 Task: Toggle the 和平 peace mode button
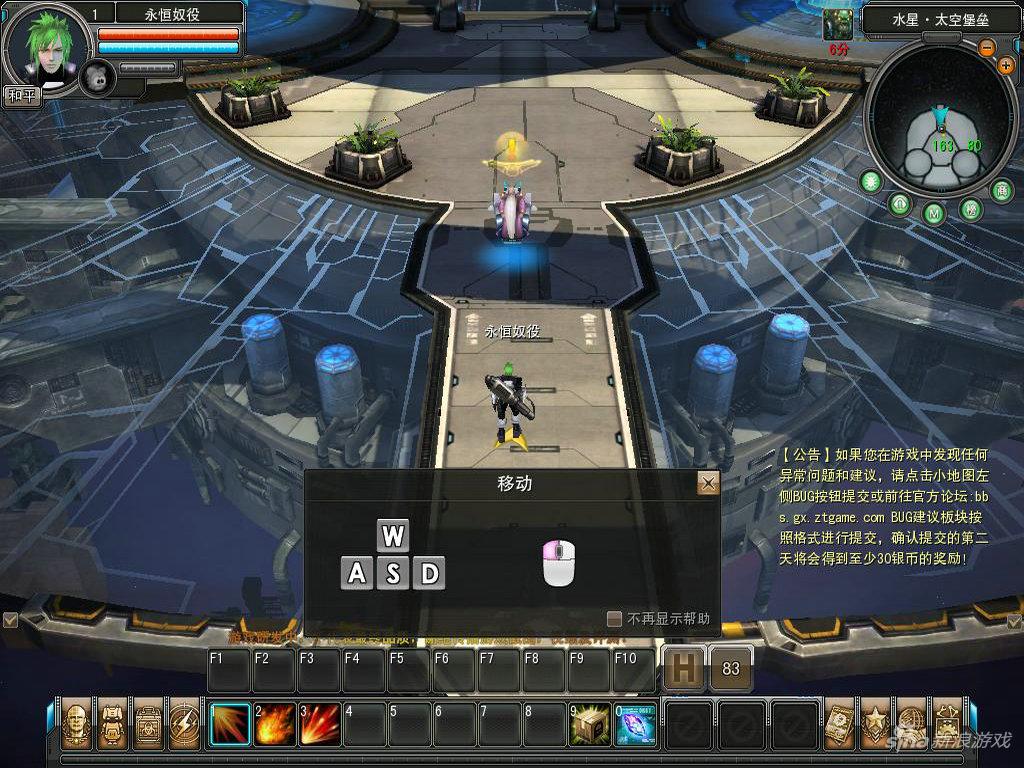(x=20, y=96)
